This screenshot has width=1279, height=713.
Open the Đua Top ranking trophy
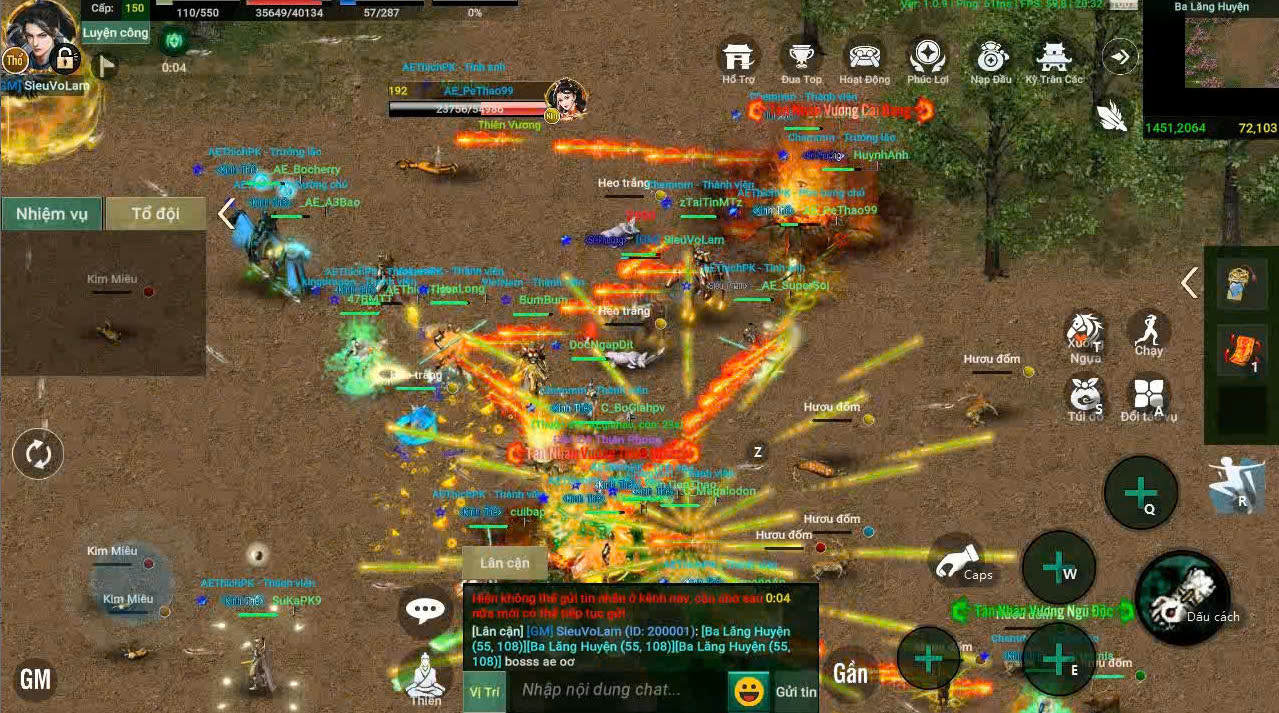(x=801, y=58)
